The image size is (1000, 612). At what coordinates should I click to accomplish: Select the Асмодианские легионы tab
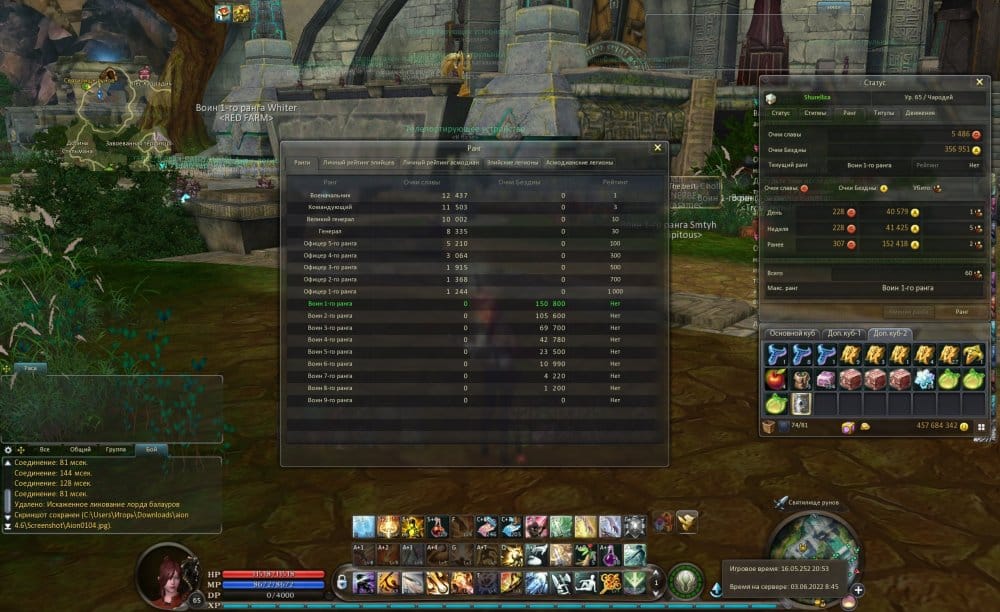(x=579, y=162)
